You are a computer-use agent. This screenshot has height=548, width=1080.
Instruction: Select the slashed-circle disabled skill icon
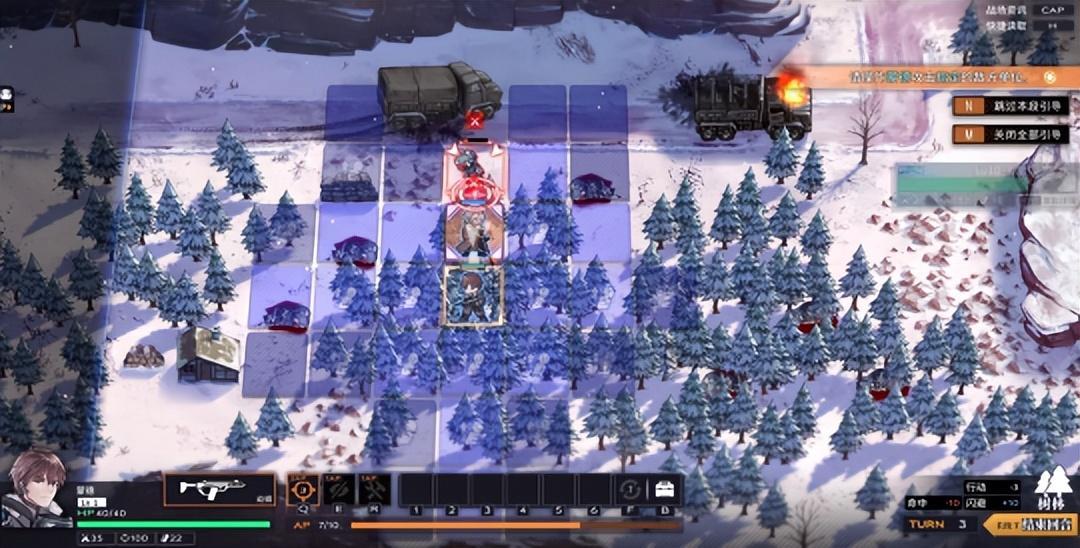tap(338, 489)
